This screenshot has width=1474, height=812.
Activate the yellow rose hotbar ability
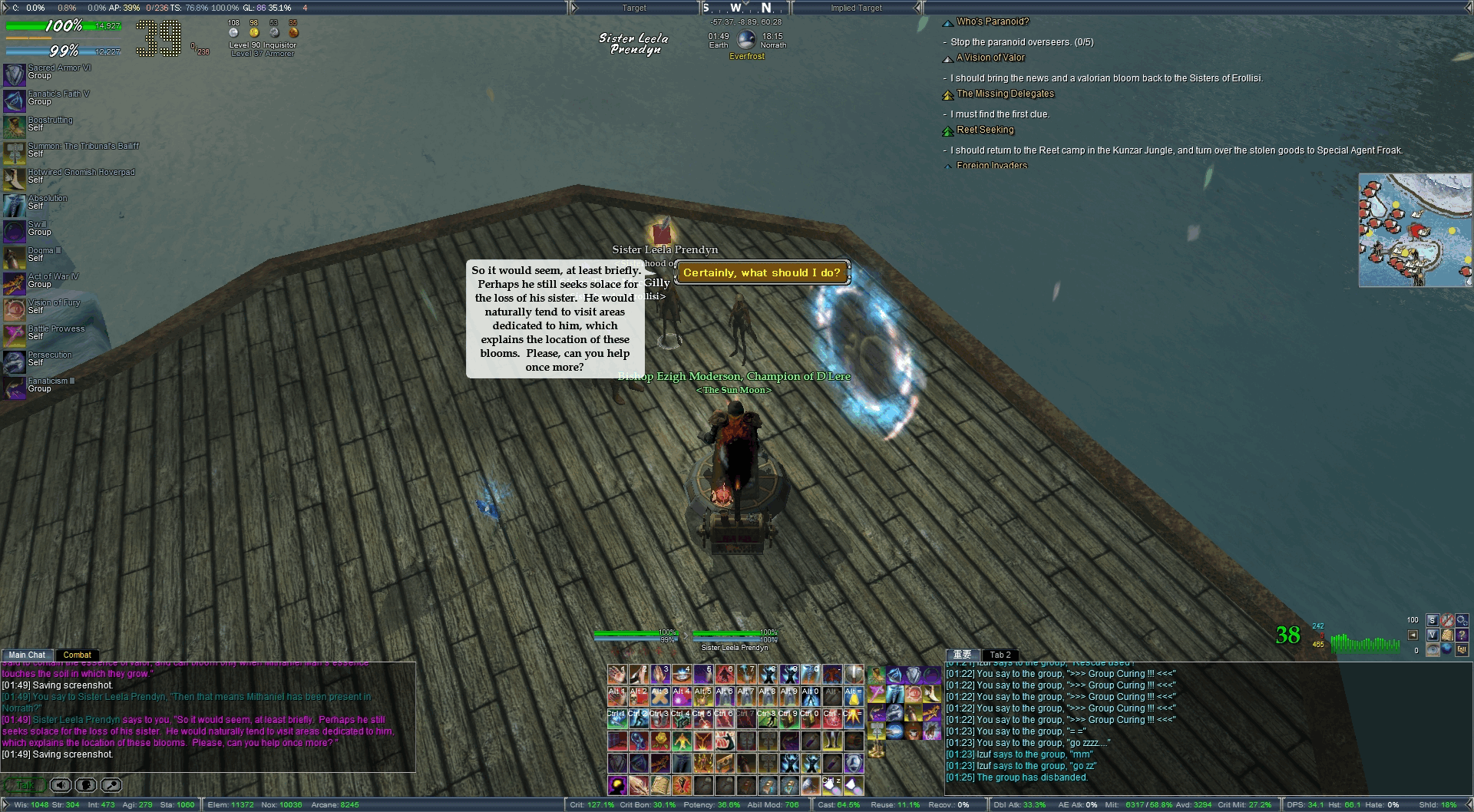click(660, 741)
